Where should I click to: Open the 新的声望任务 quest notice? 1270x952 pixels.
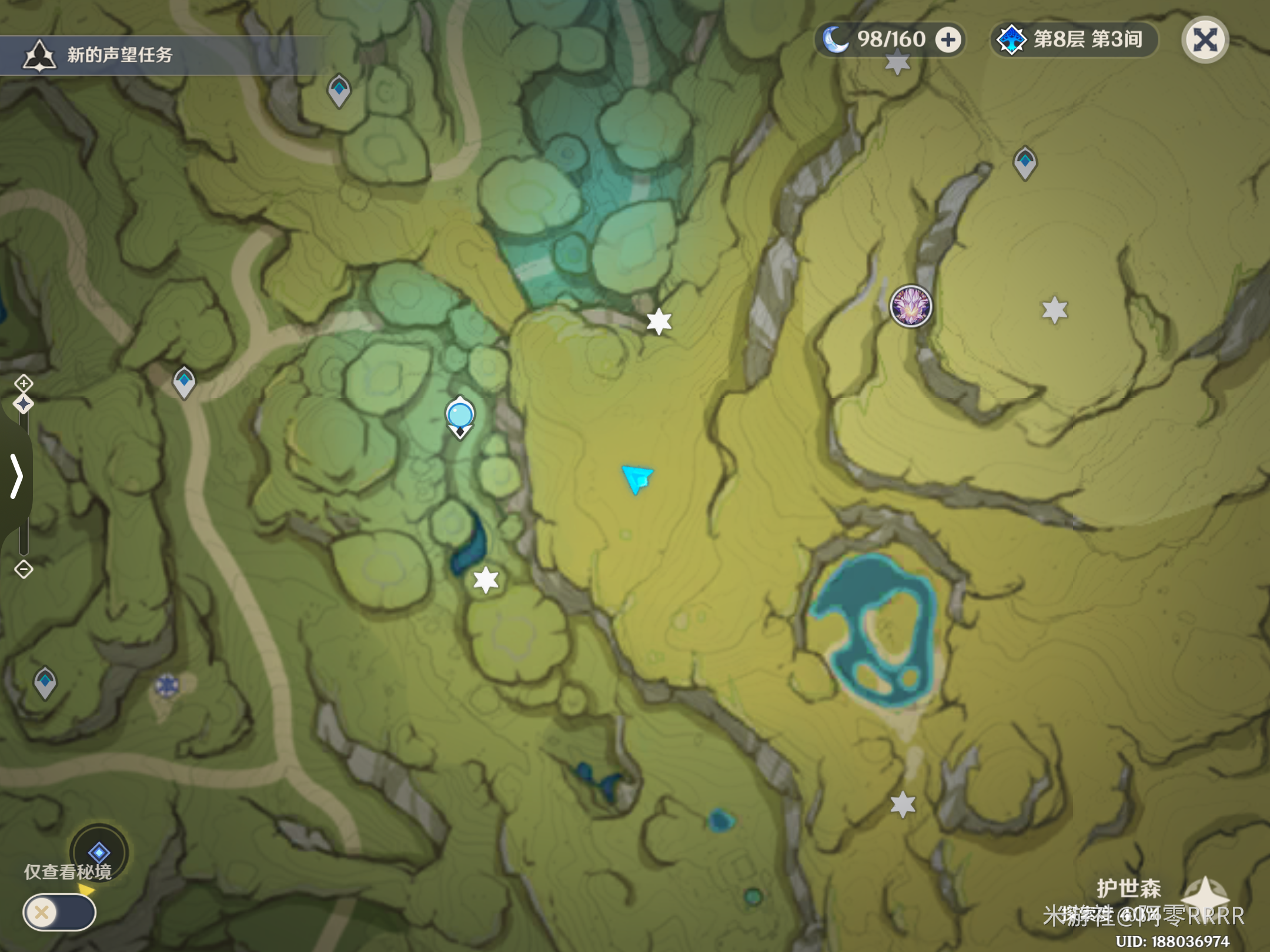(x=118, y=55)
